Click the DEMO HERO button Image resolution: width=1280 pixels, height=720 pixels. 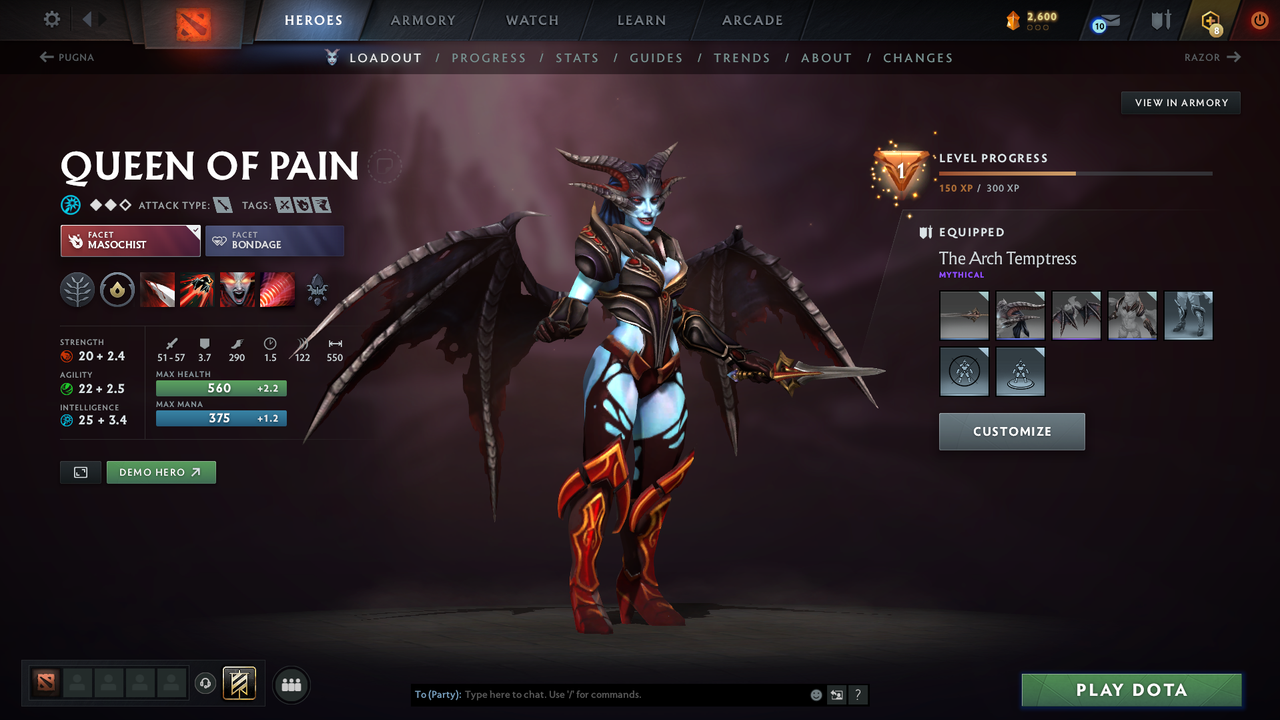point(161,471)
